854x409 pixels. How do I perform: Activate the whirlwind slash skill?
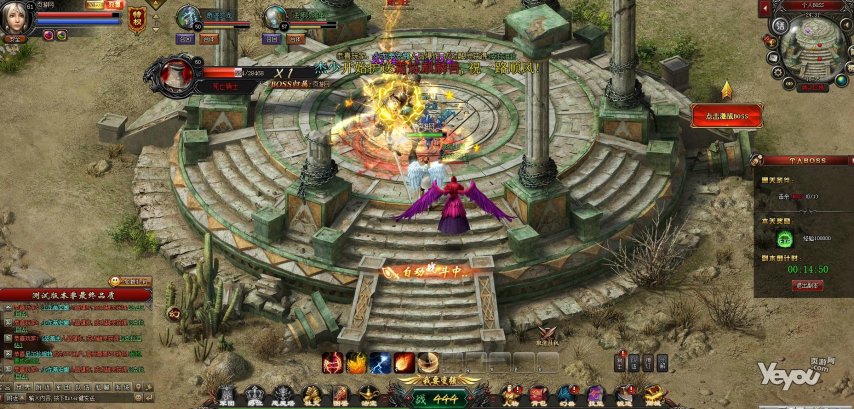(x=428, y=362)
